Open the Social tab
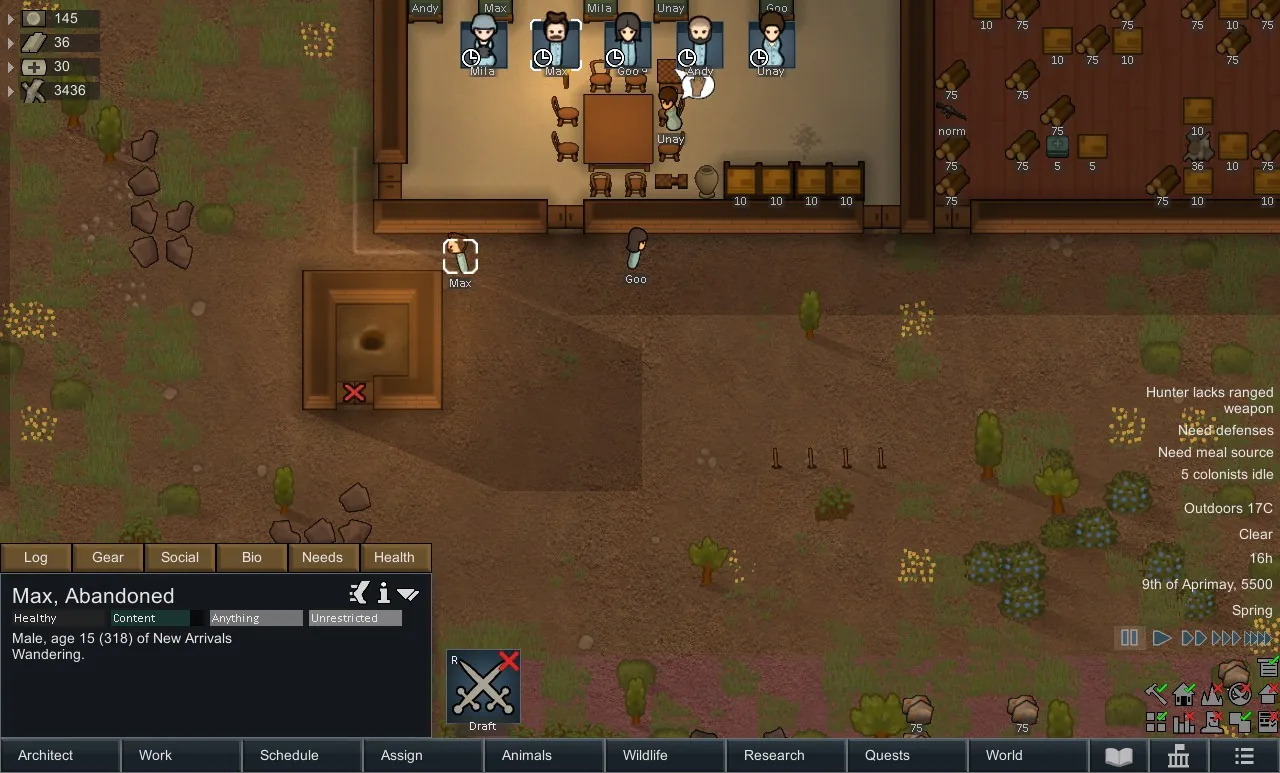This screenshot has width=1280, height=773. [180, 557]
